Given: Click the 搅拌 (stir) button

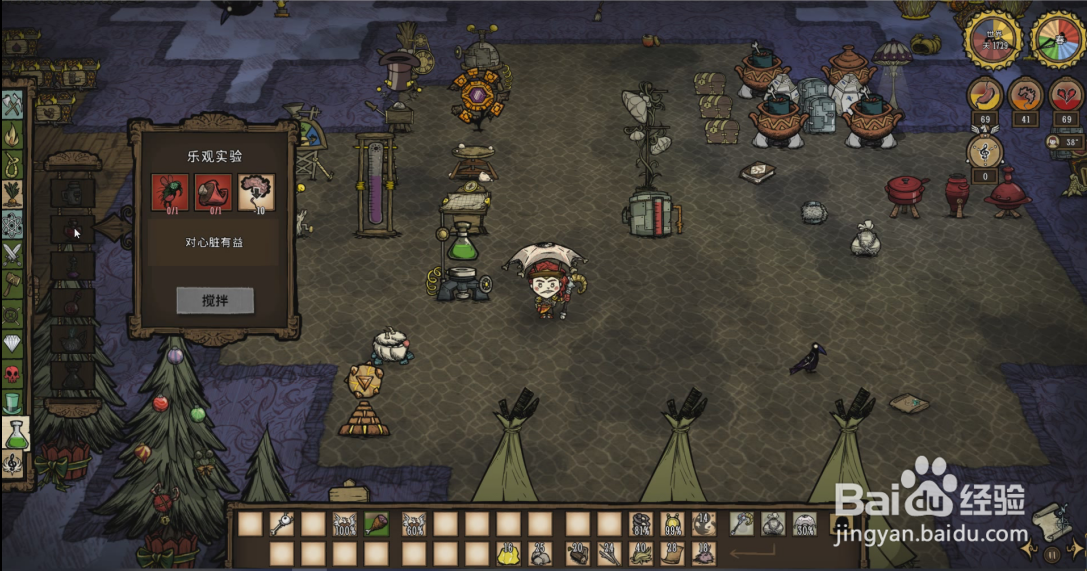Looking at the screenshot, I should 214,300.
